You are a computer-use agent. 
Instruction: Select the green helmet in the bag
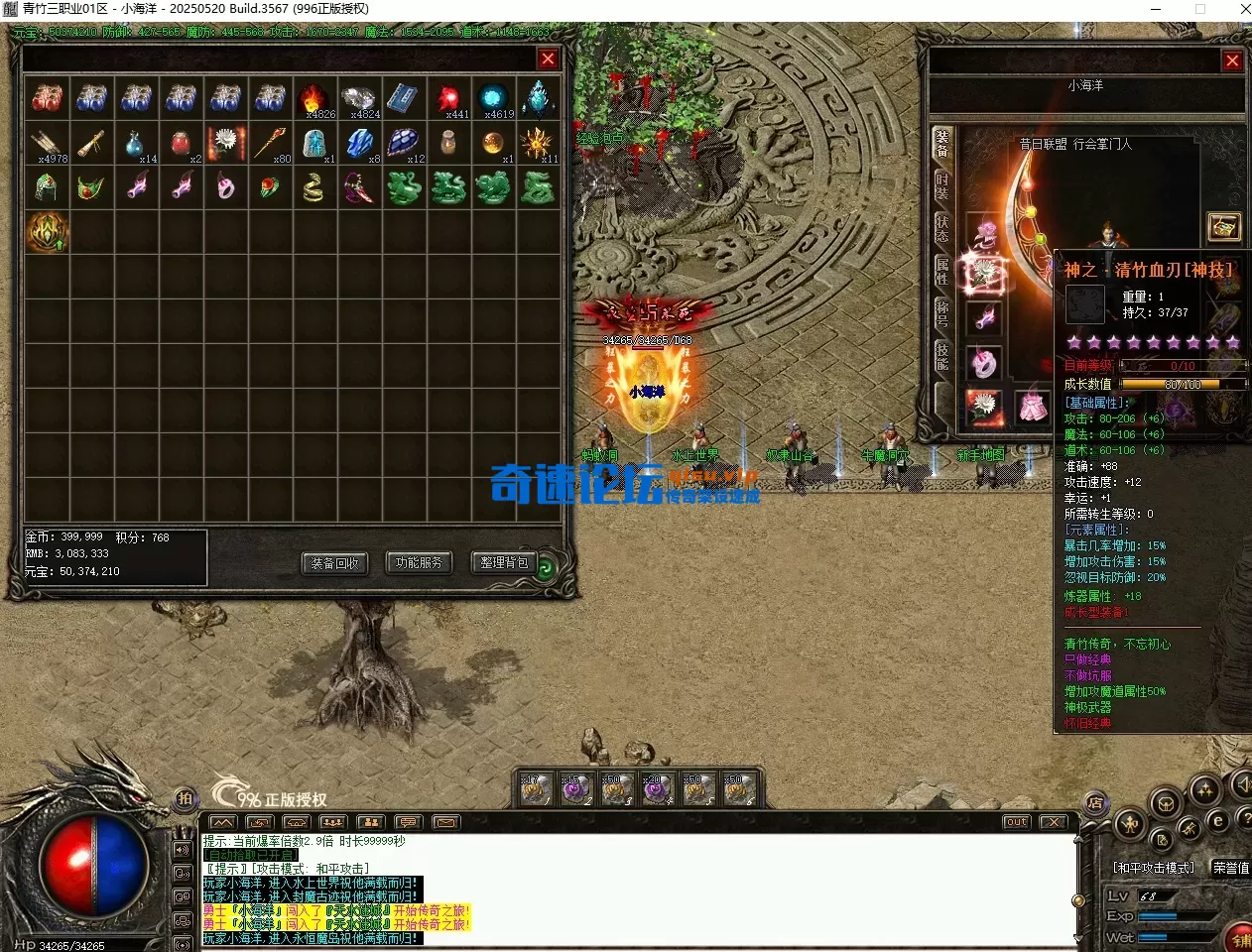click(x=47, y=187)
